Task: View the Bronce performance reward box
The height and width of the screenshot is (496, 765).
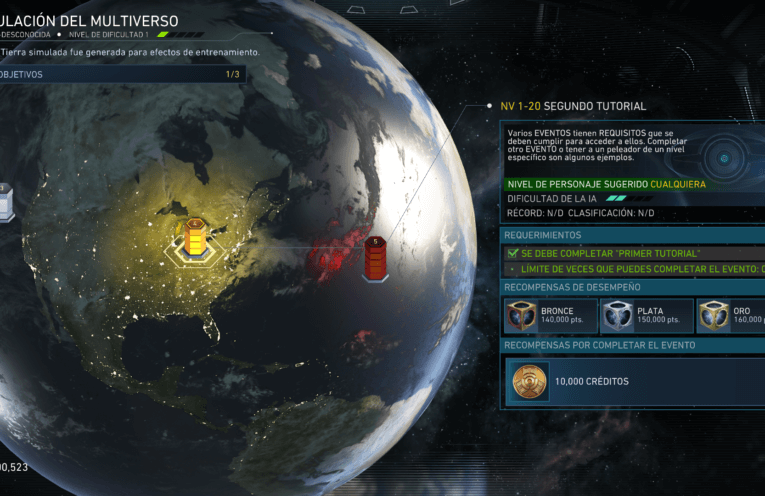Action: (x=548, y=316)
